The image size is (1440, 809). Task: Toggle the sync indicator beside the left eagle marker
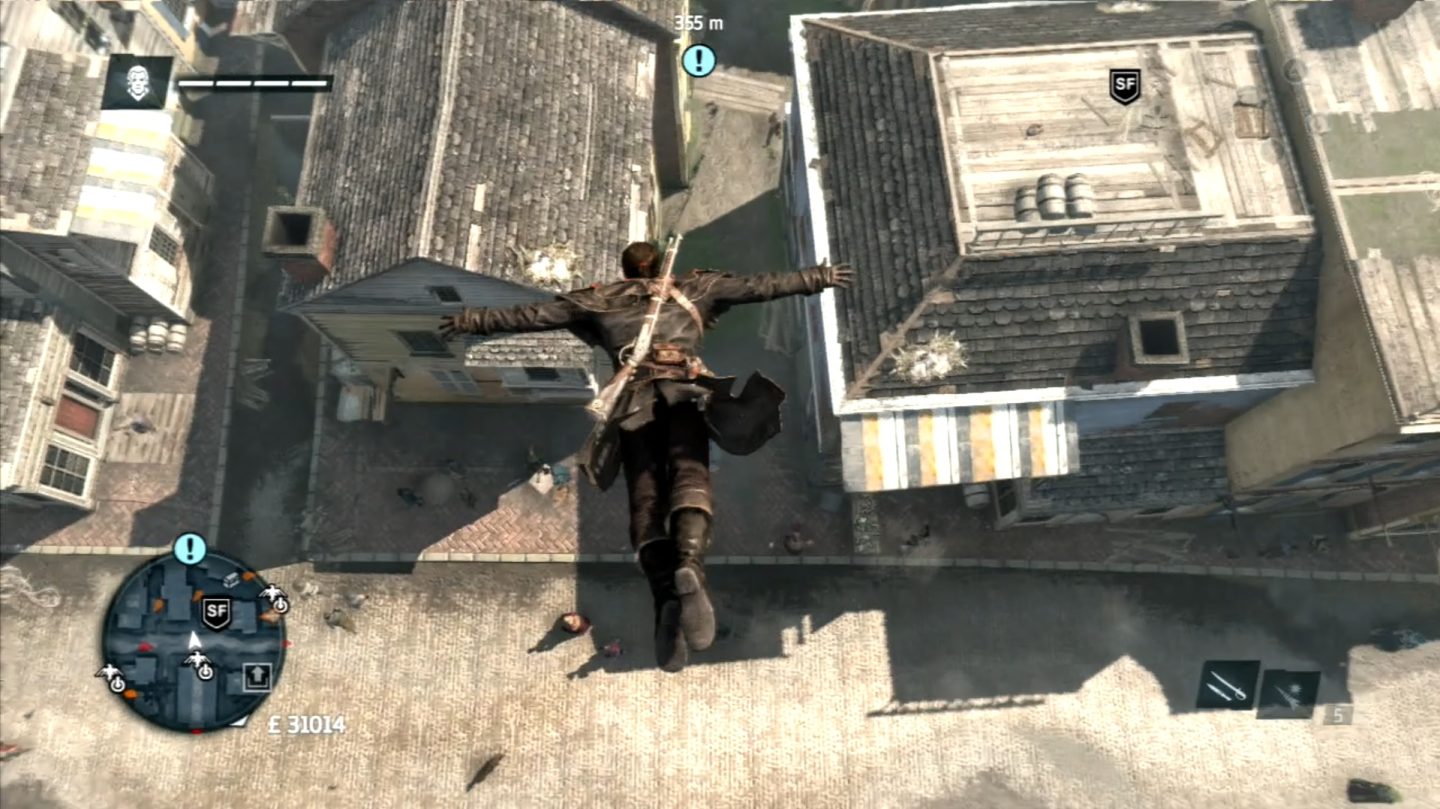117,683
